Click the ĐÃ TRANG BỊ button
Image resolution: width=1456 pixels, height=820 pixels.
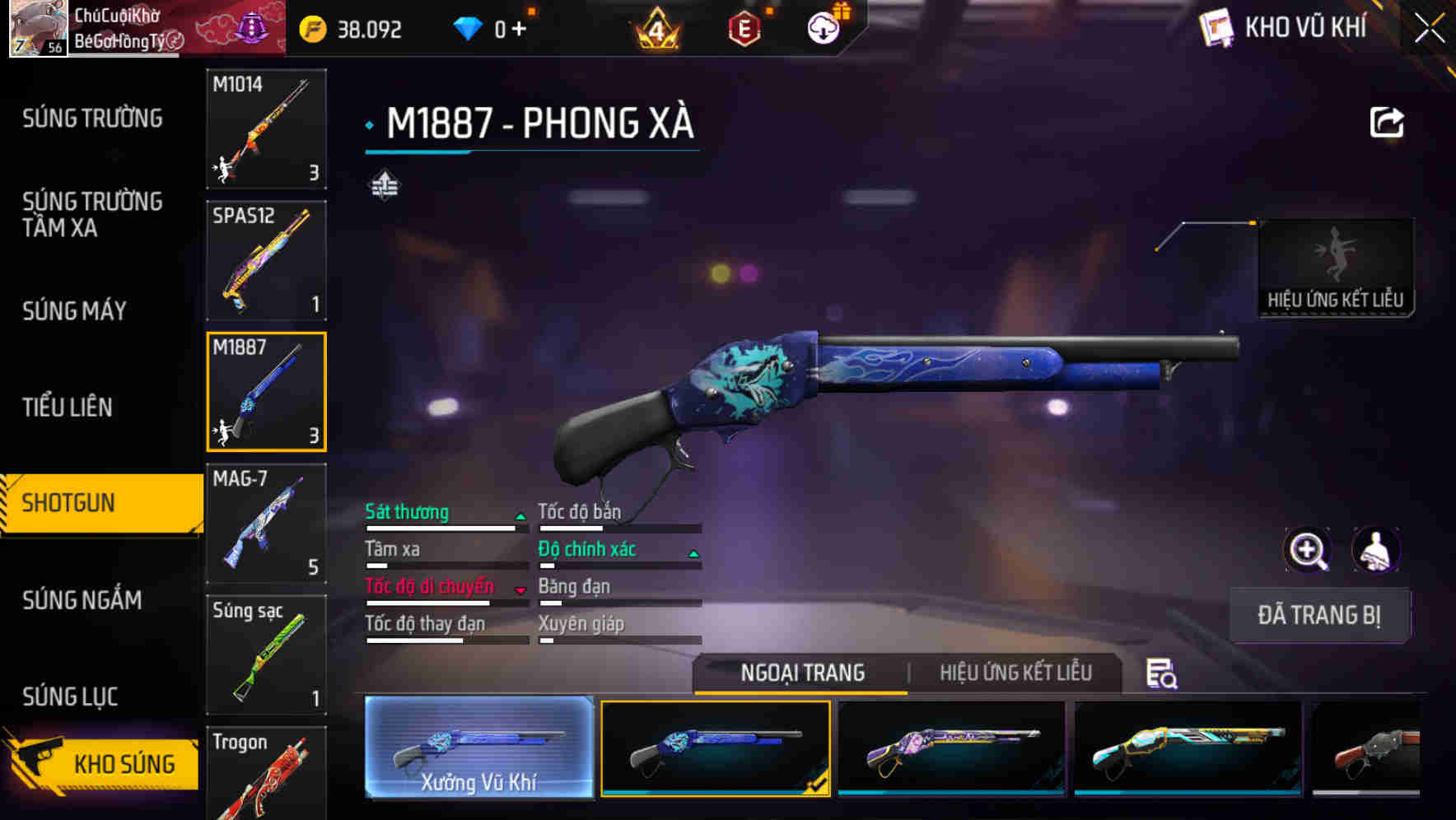coord(1318,615)
